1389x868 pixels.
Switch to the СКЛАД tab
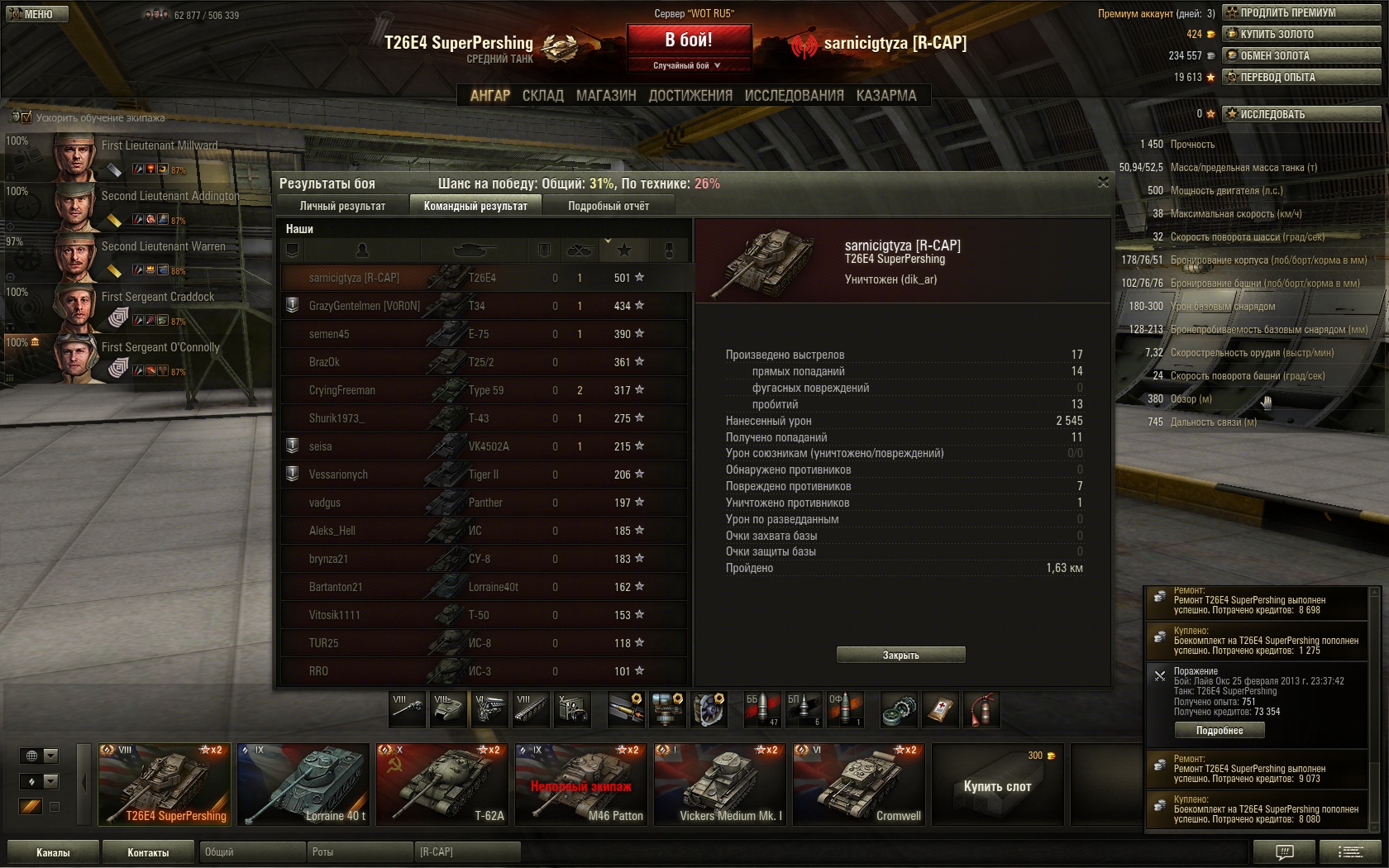[542, 96]
